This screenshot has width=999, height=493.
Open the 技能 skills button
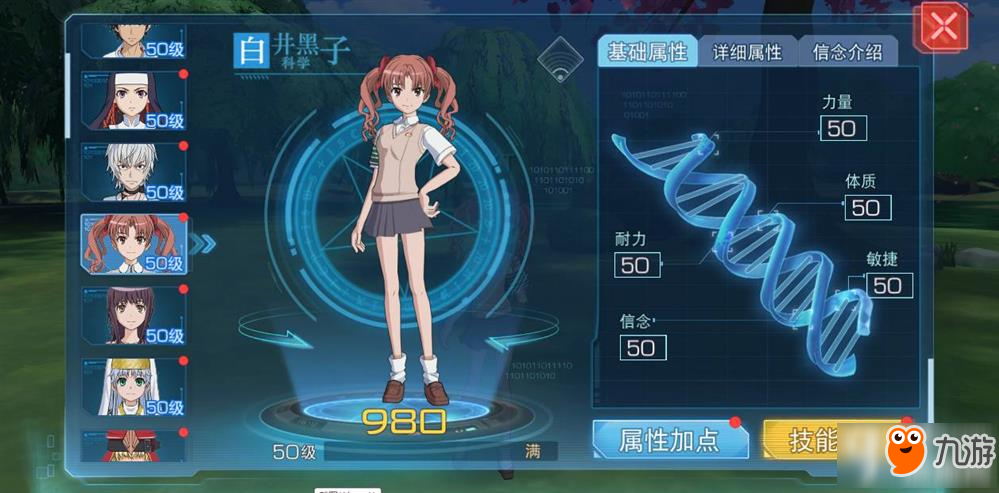pos(800,440)
